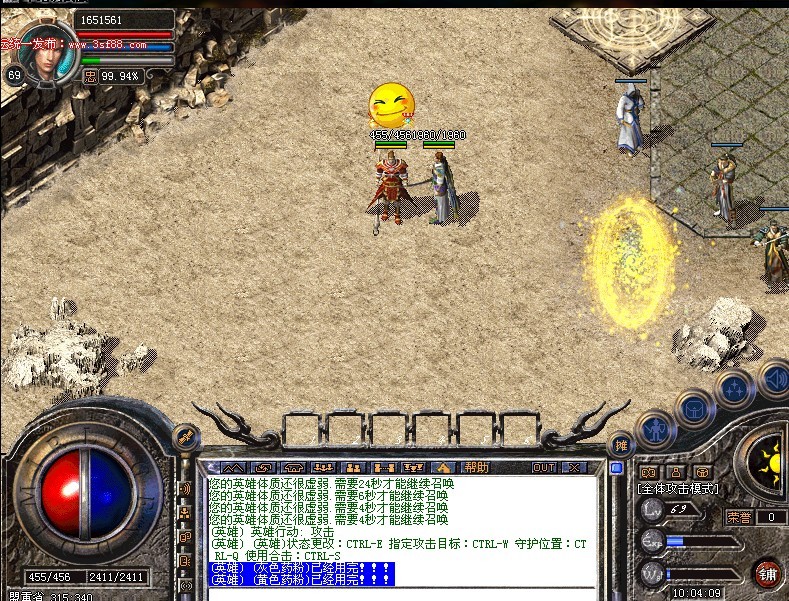Toggle sound with the speaker icon

pos(775,380)
